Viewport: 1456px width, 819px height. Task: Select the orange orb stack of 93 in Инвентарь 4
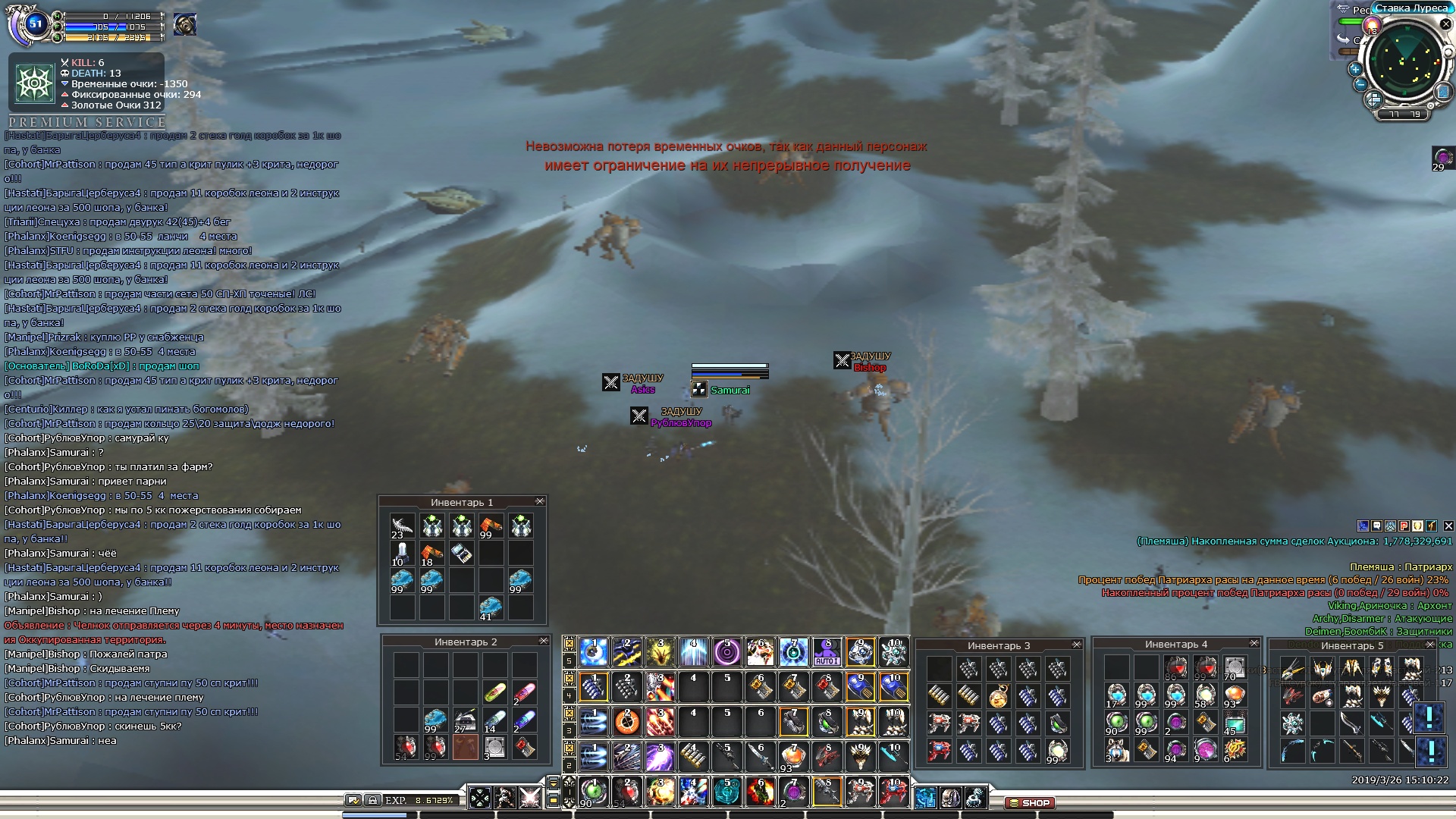click(1235, 695)
